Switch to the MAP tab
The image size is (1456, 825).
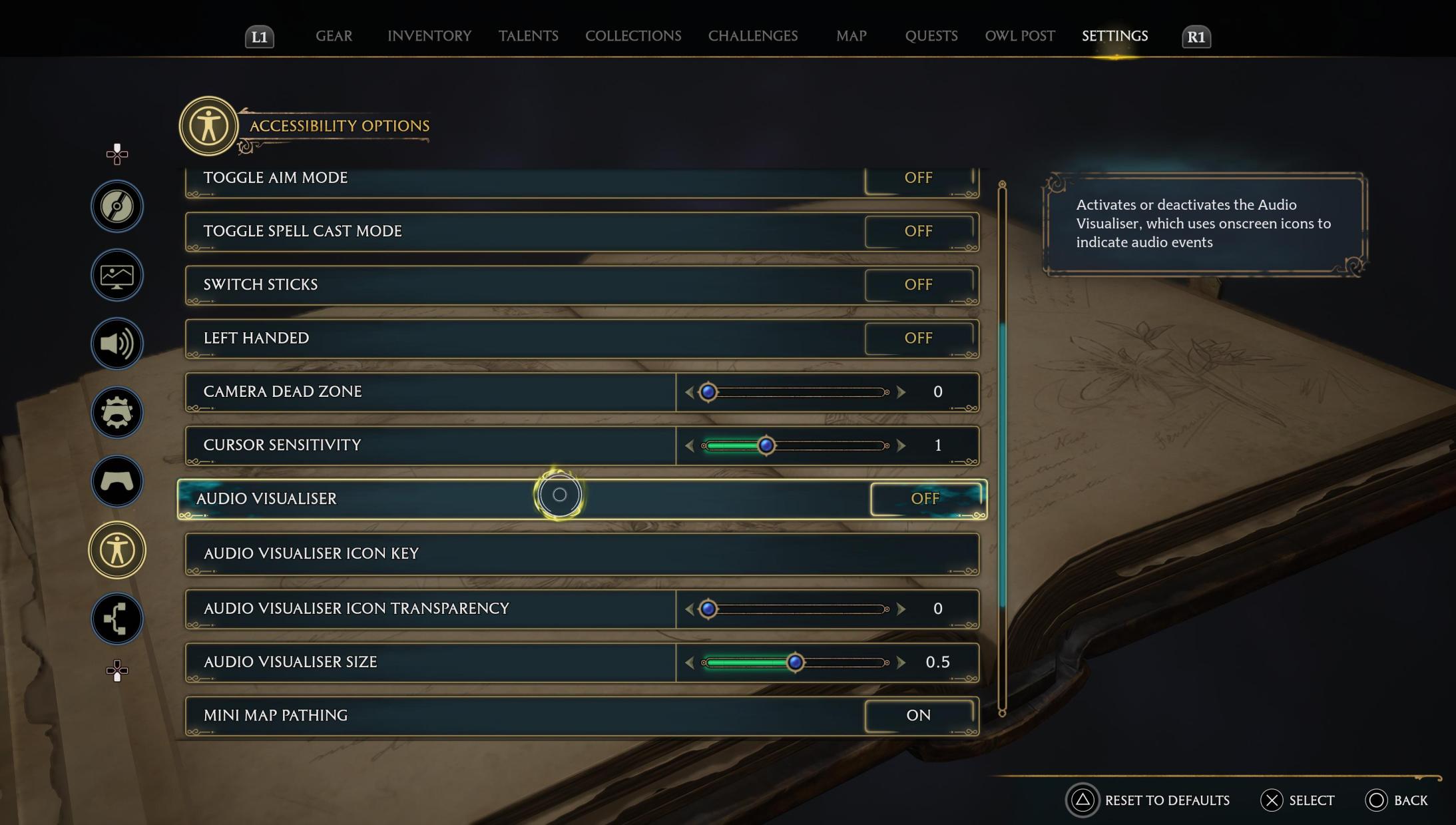pos(850,36)
